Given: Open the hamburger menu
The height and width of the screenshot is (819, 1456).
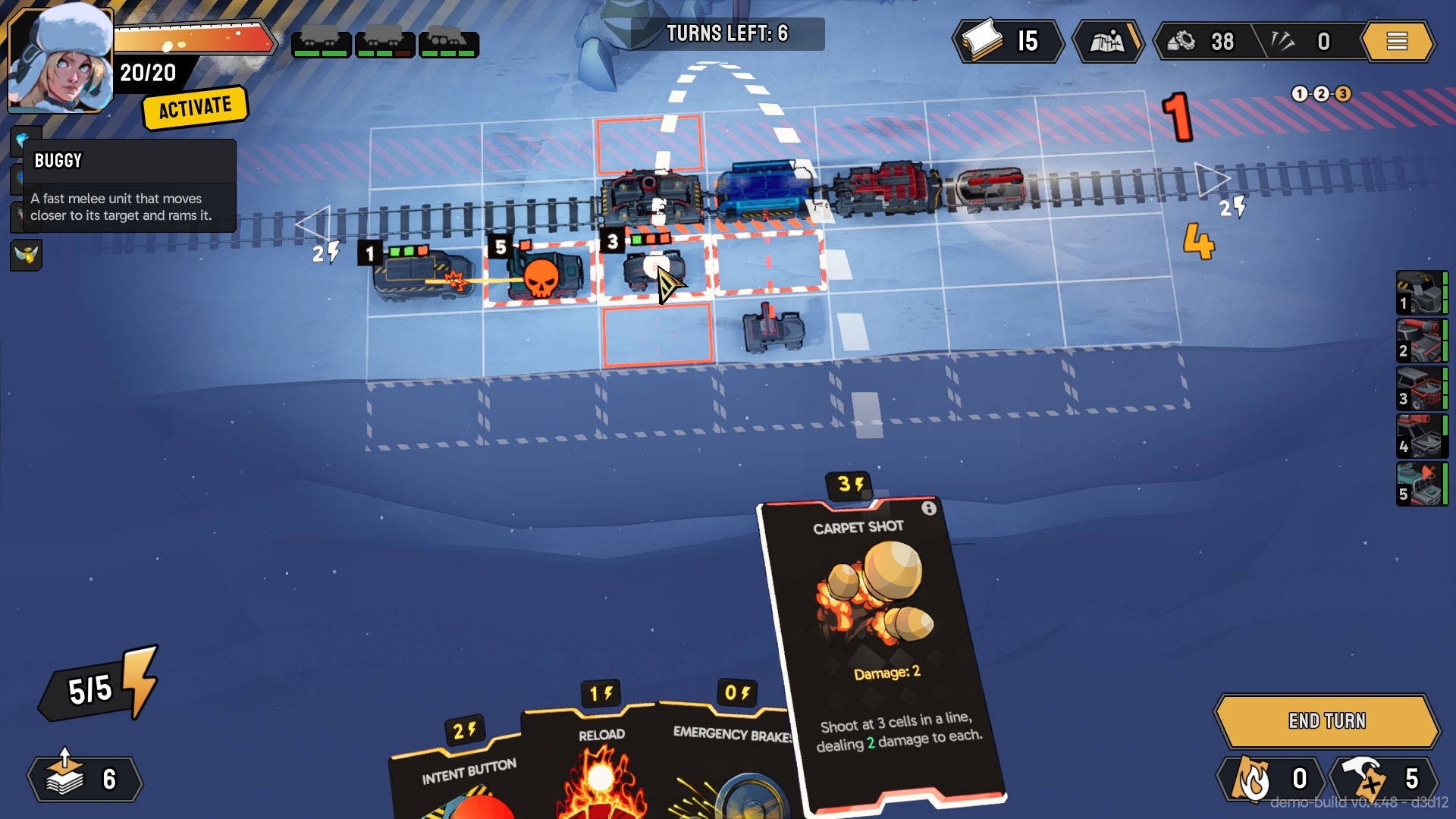Looking at the screenshot, I should 1397,41.
